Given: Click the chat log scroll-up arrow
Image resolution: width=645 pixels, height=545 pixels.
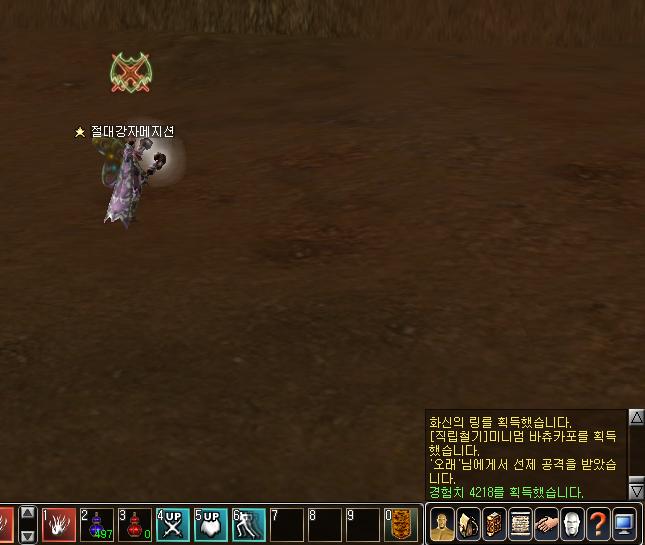Looking at the screenshot, I should [x=636, y=417].
